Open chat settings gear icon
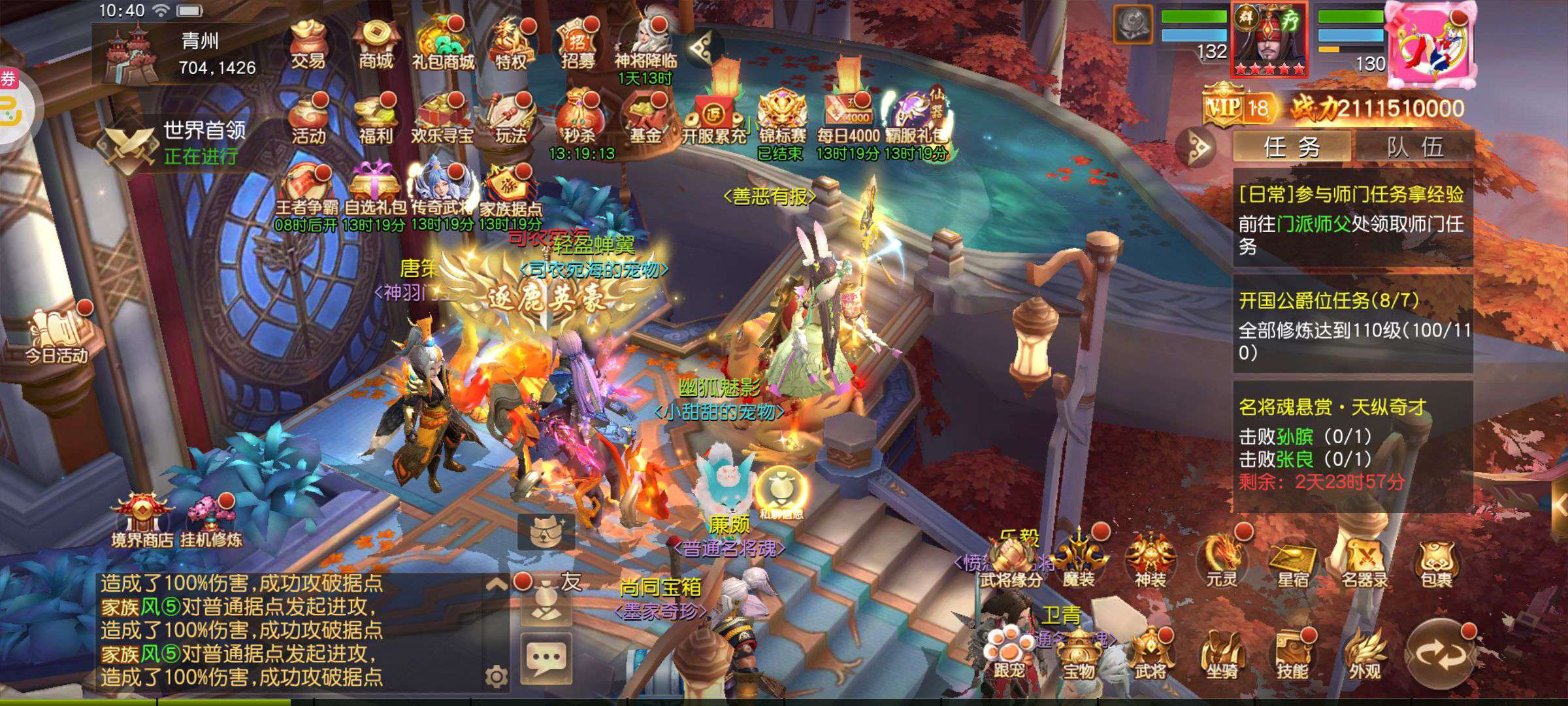Viewport: 1568px width, 706px height. 497,677
